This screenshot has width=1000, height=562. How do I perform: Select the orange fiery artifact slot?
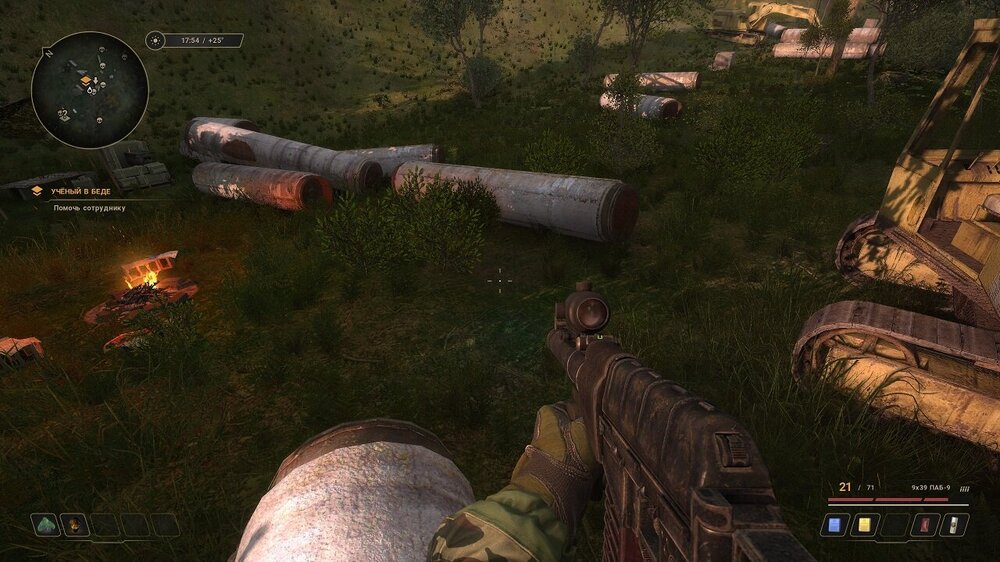75,524
